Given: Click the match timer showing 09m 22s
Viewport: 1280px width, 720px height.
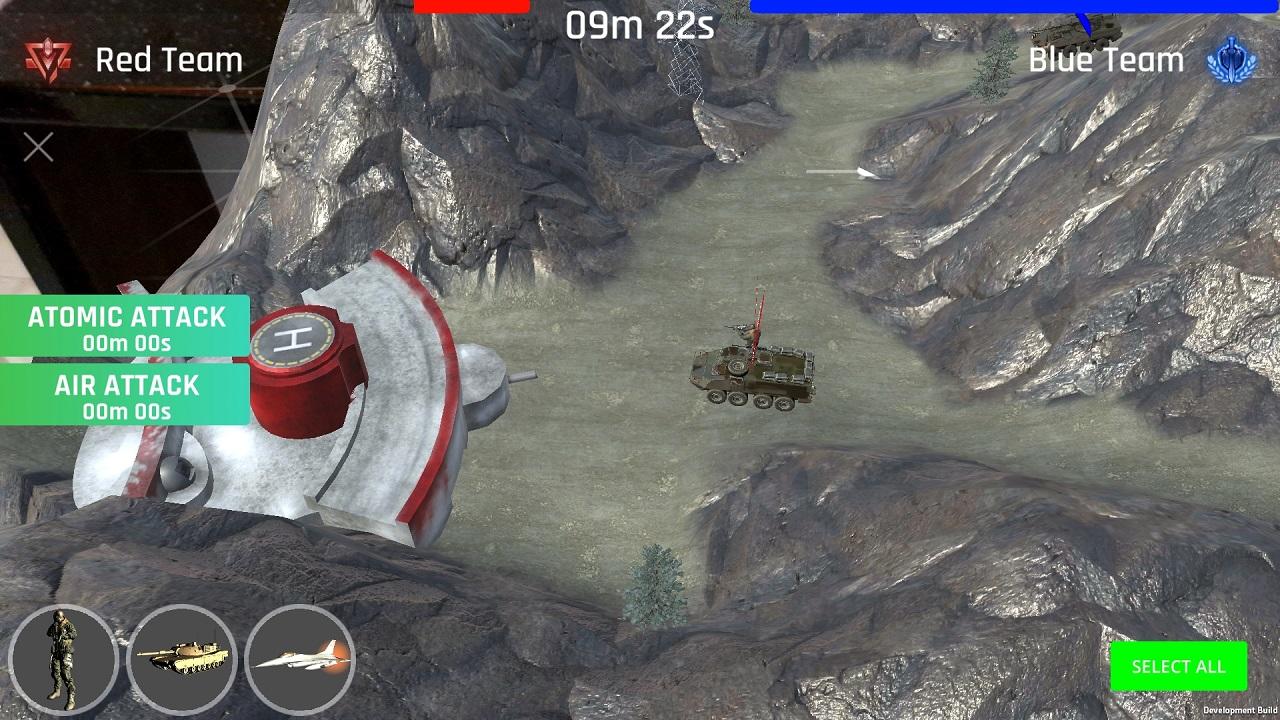Looking at the screenshot, I should pos(640,26).
